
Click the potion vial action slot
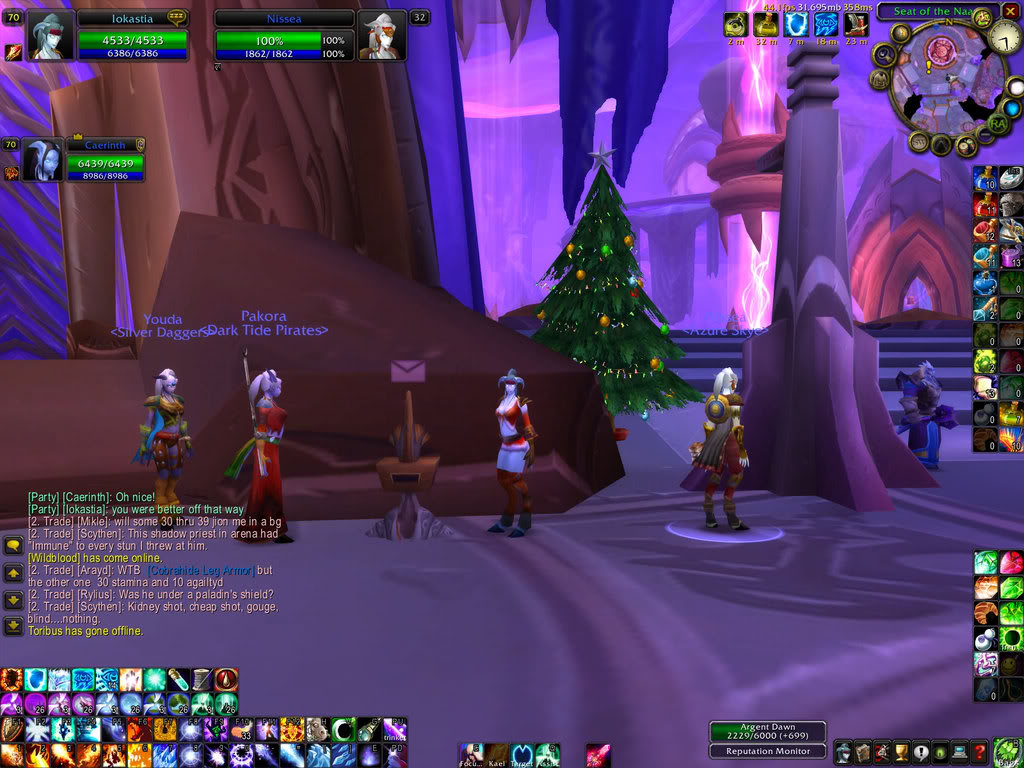[177, 680]
